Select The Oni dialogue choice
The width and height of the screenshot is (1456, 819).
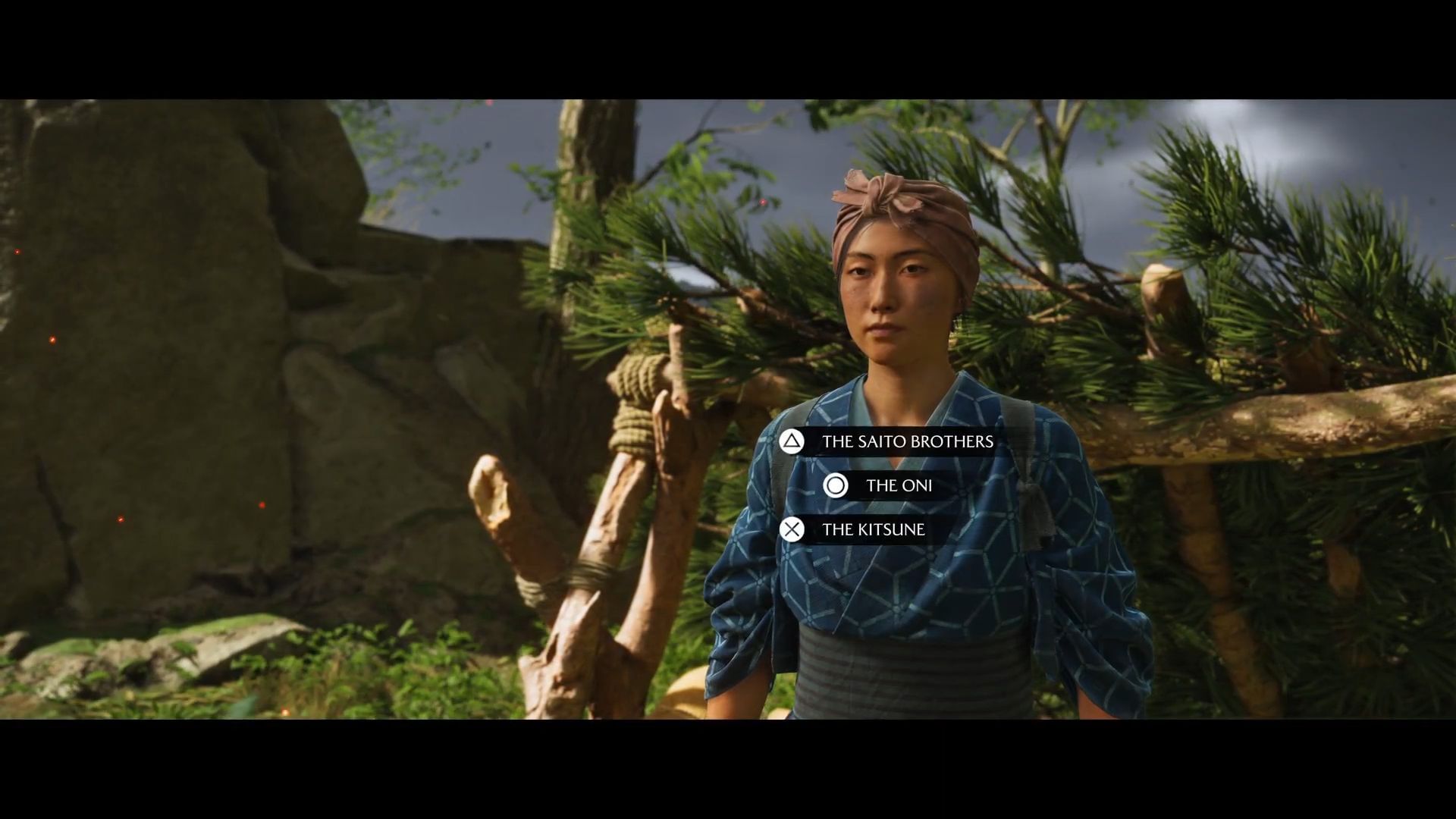[x=898, y=485]
